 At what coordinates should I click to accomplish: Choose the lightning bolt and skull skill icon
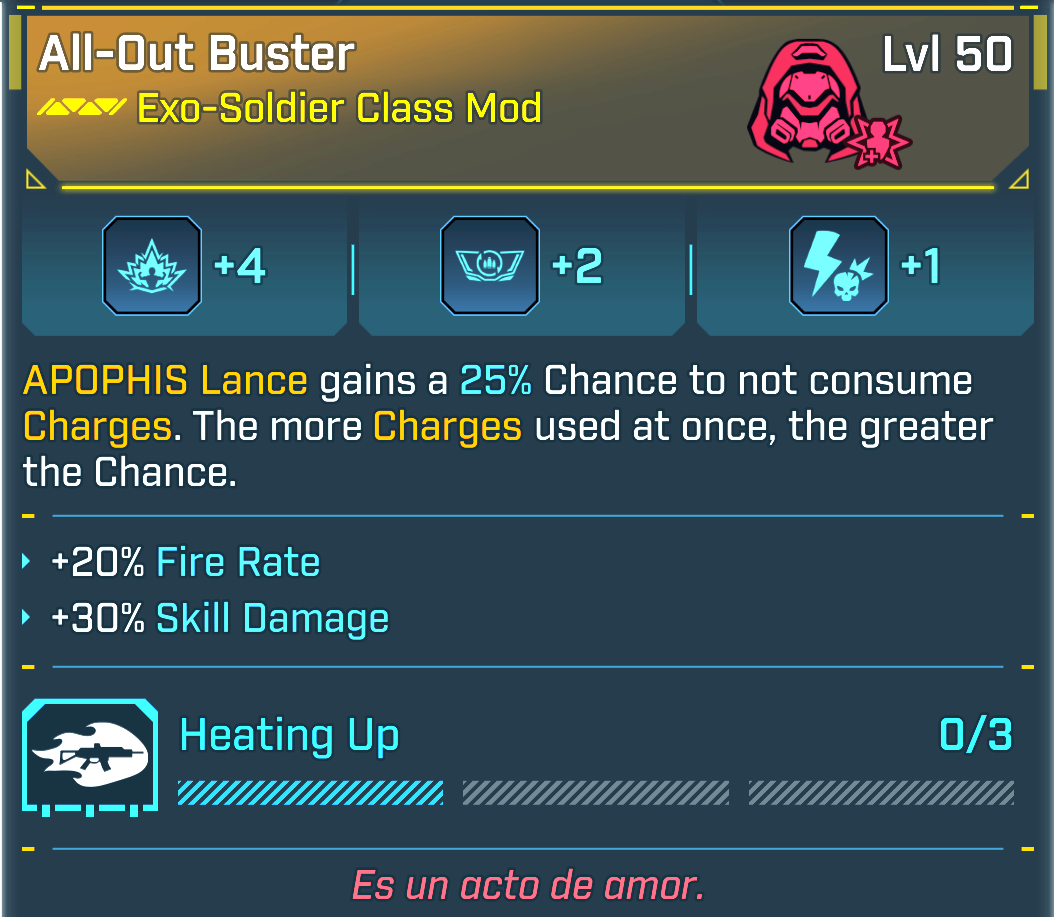(x=838, y=266)
